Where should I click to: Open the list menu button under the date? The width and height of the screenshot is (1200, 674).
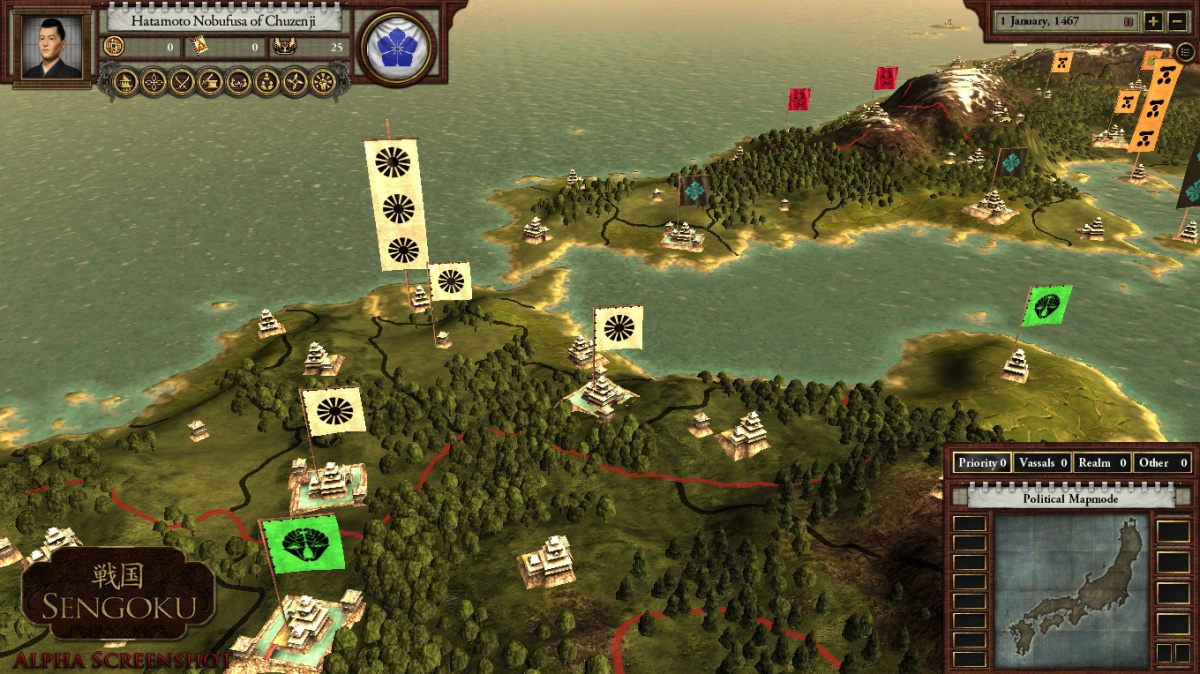pyautogui.click(x=1185, y=51)
